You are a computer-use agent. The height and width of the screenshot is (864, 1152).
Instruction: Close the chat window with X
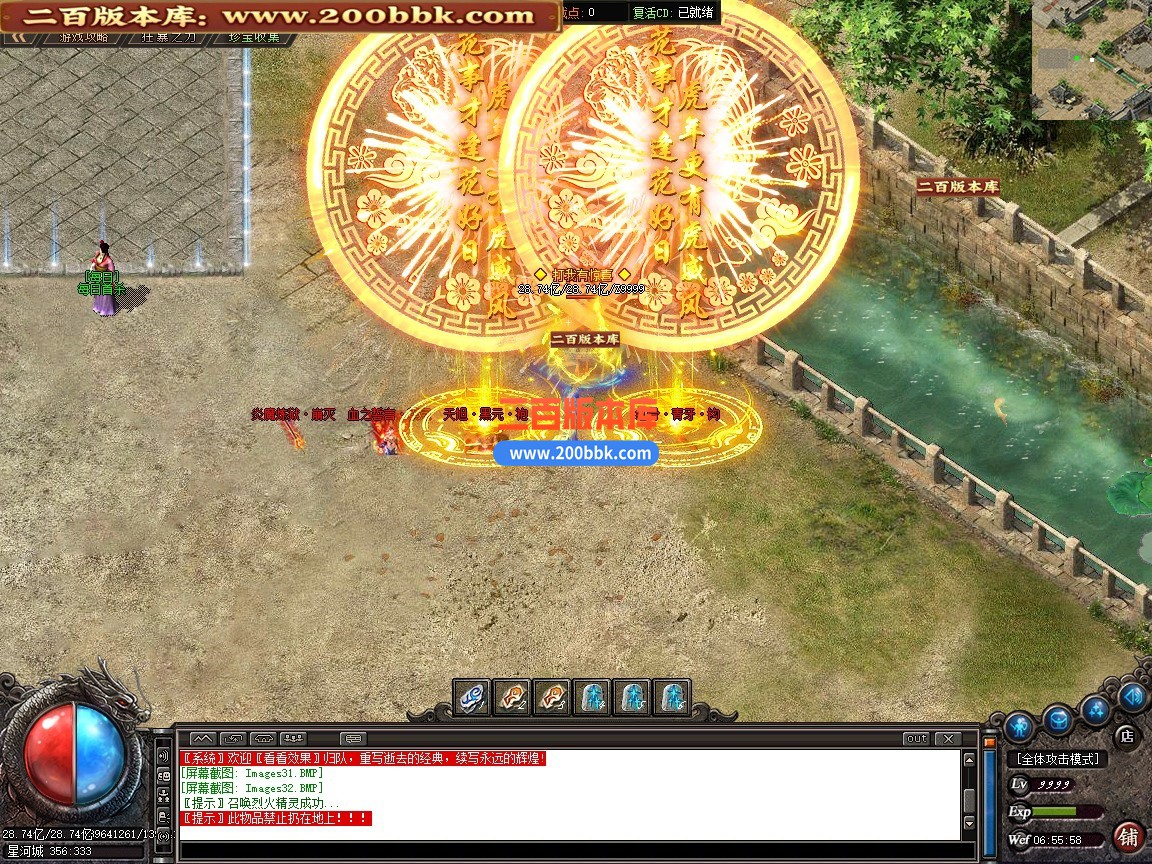coord(947,739)
